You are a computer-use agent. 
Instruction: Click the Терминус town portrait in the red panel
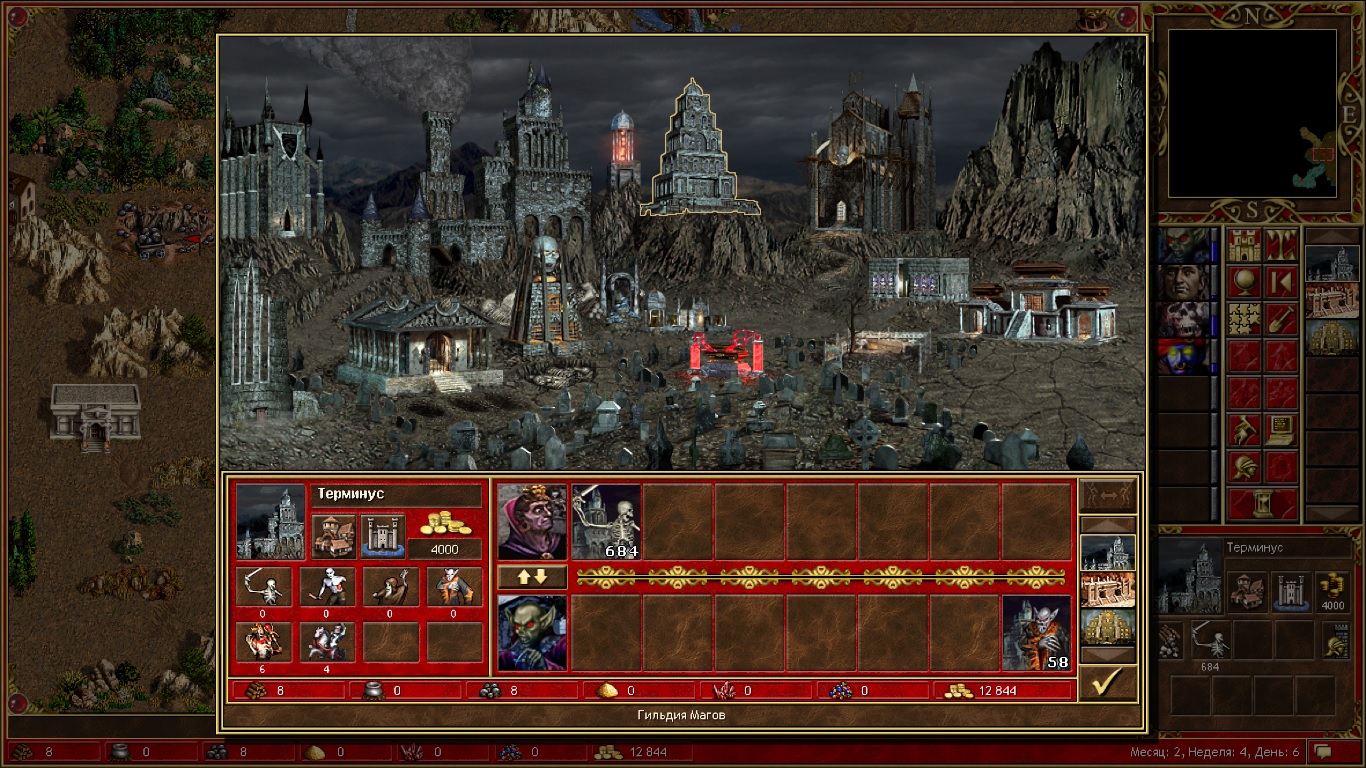(x=271, y=522)
